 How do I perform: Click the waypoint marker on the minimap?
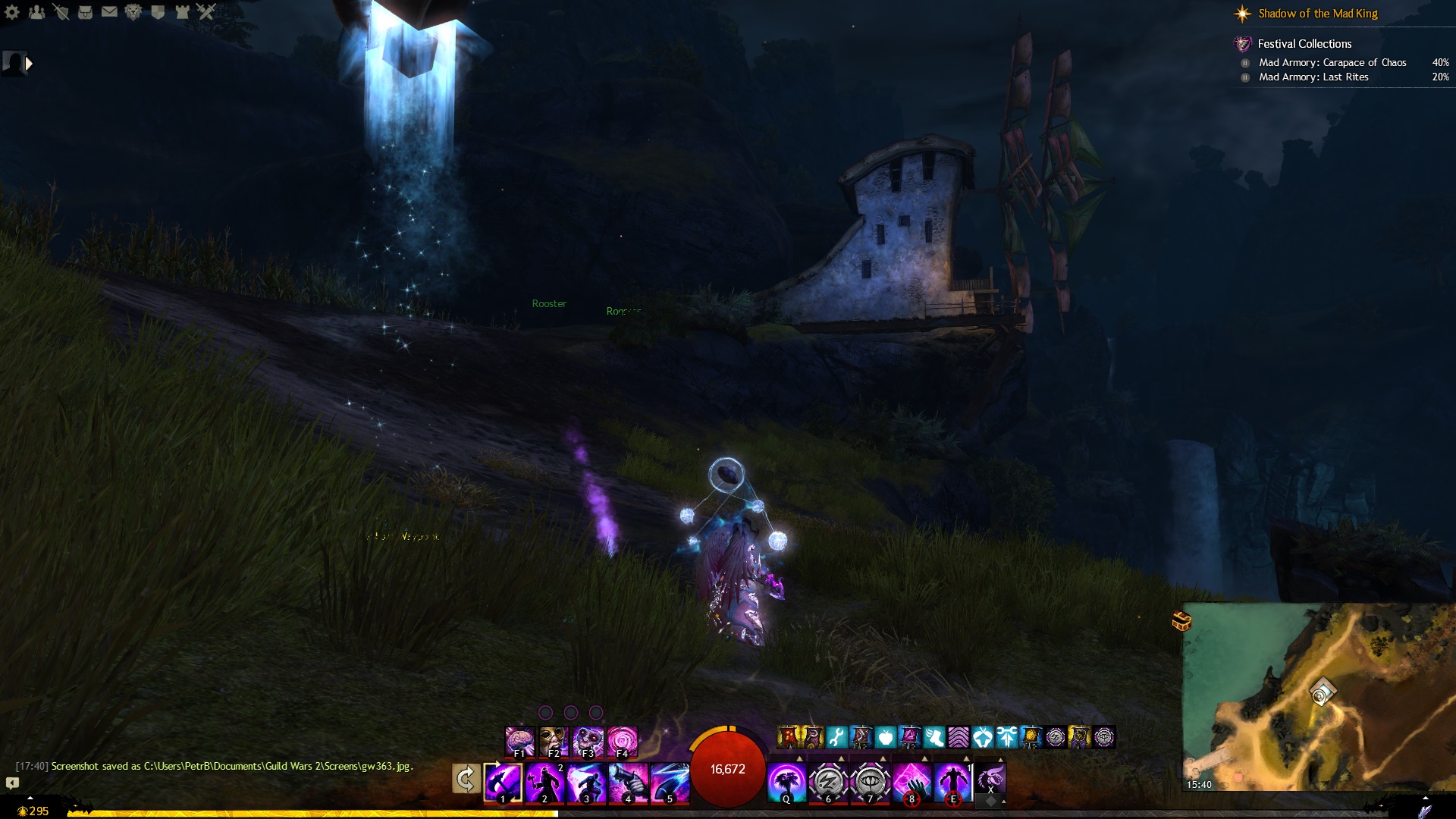pyautogui.click(x=1321, y=693)
